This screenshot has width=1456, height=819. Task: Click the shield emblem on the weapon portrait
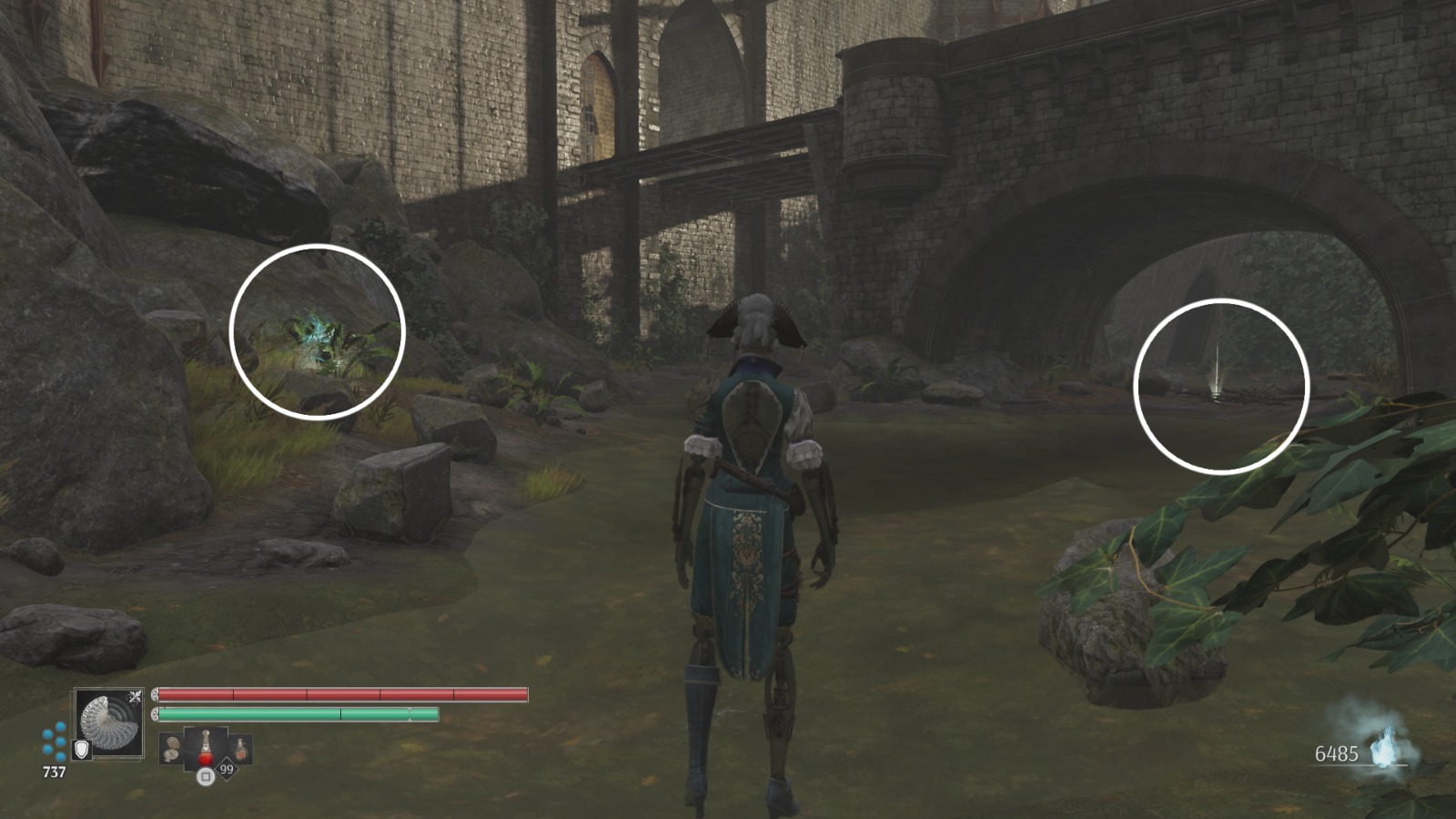point(82,749)
